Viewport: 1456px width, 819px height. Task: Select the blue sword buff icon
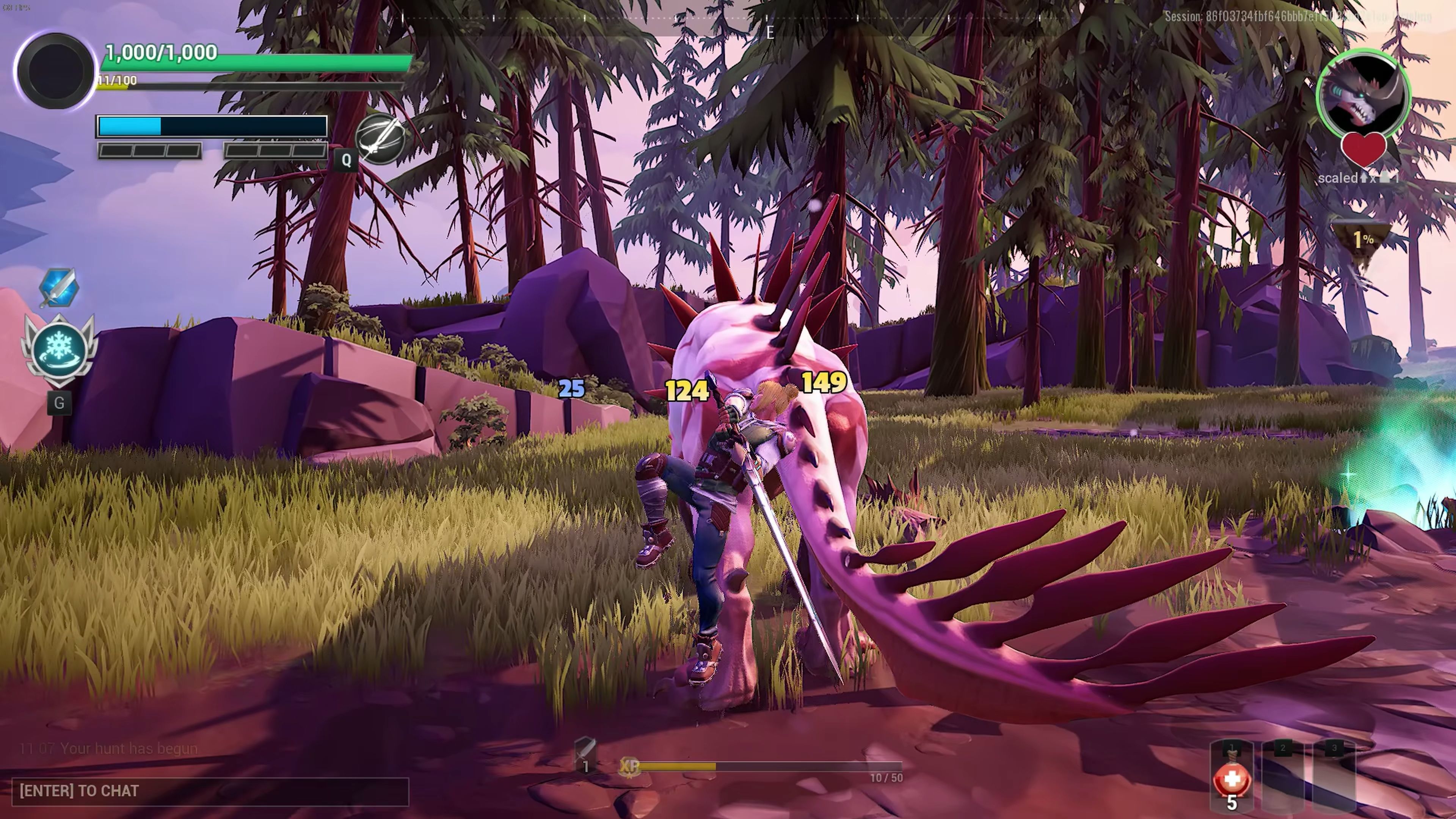coord(59,287)
